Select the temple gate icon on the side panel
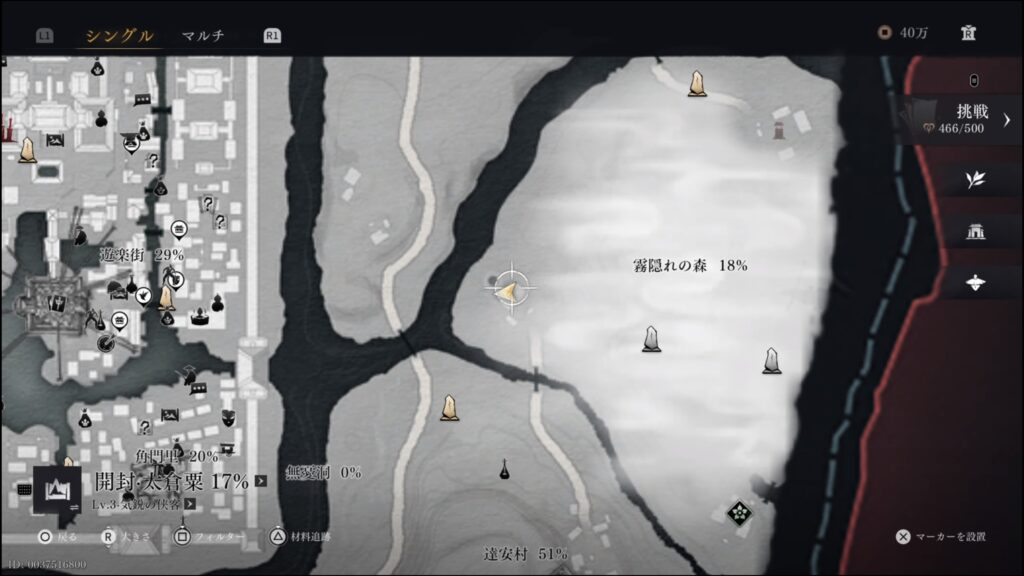The image size is (1024, 576). (975, 232)
